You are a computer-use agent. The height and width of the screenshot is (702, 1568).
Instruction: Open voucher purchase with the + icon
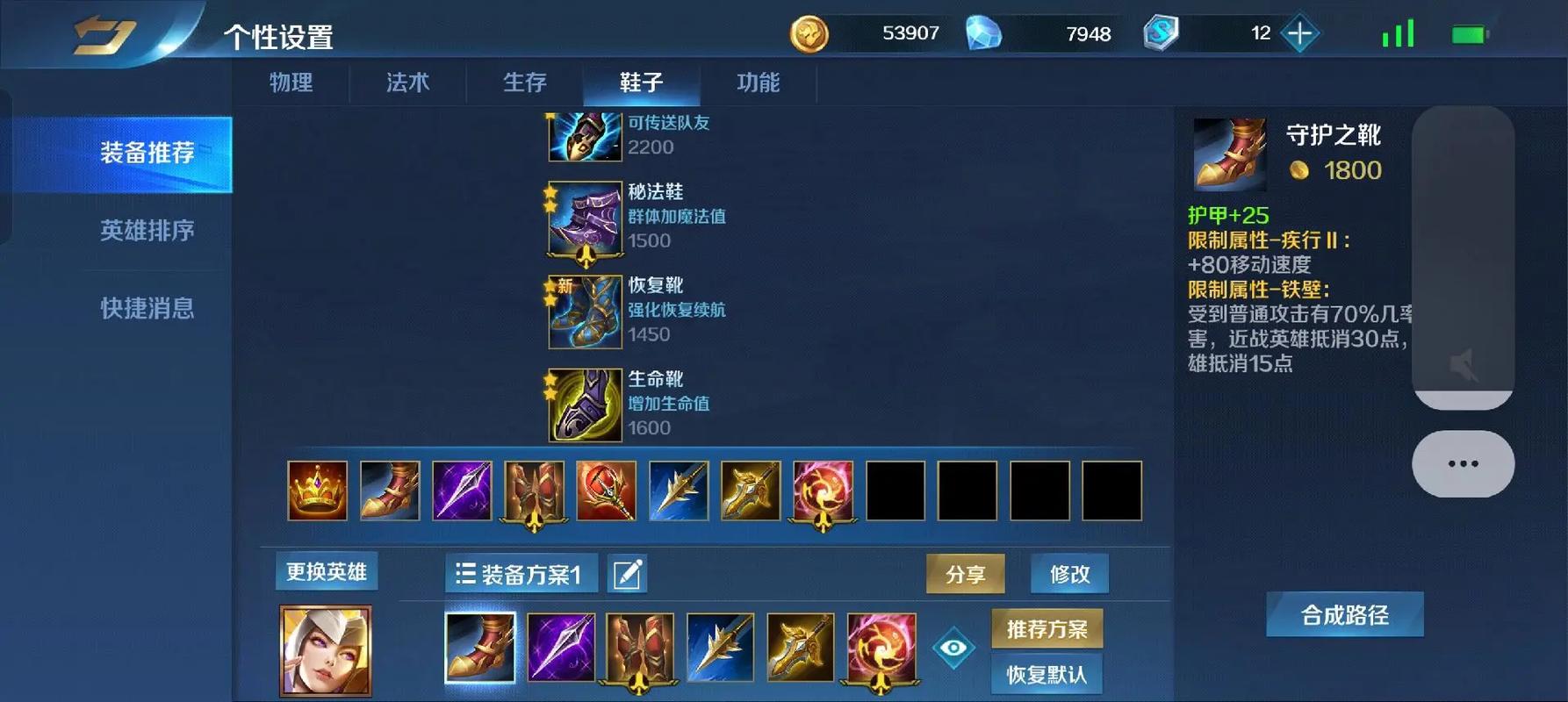[1298, 33]
